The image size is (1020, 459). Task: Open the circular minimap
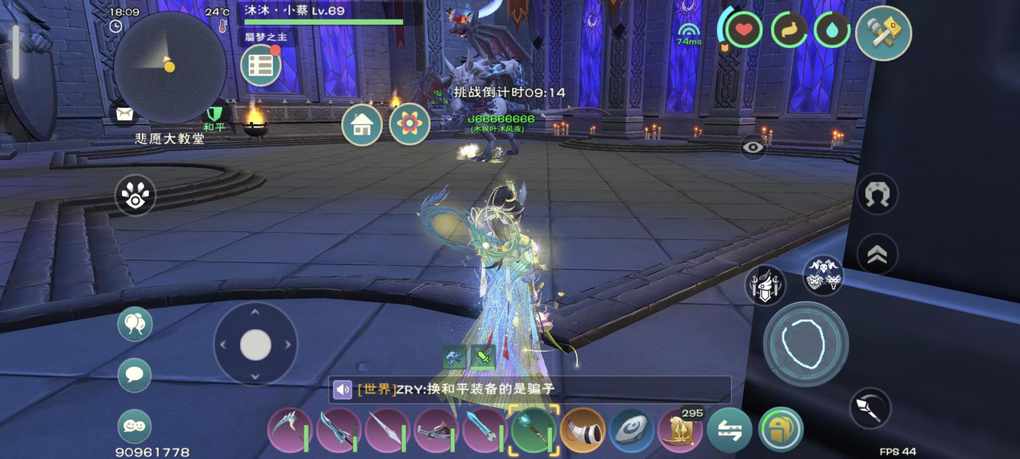pyautogui.click(x=169, y=67)
